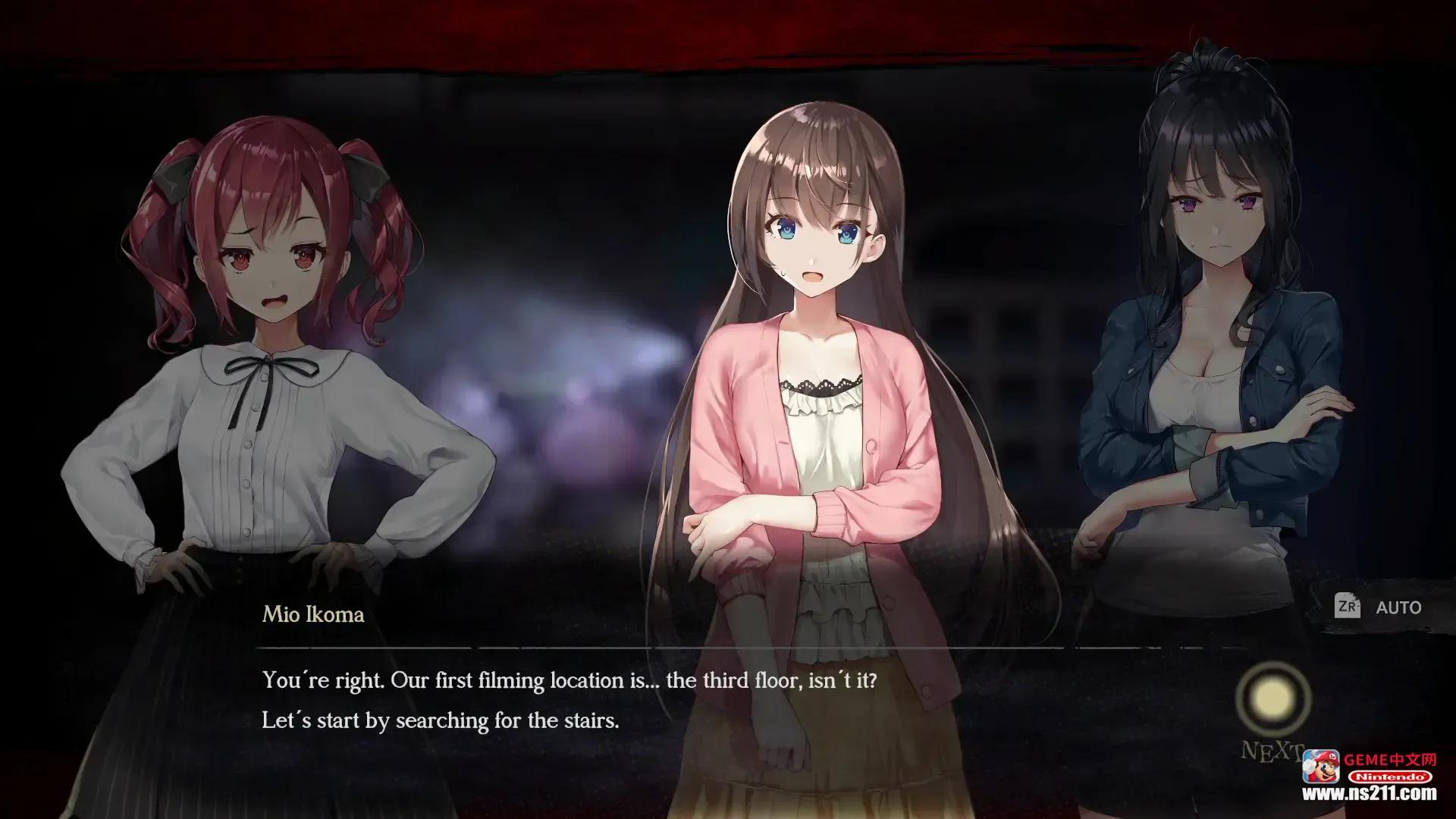Open the ns211.com watermark link
This screenshot has width=1456, height=819.
(x=1370, y=794)
